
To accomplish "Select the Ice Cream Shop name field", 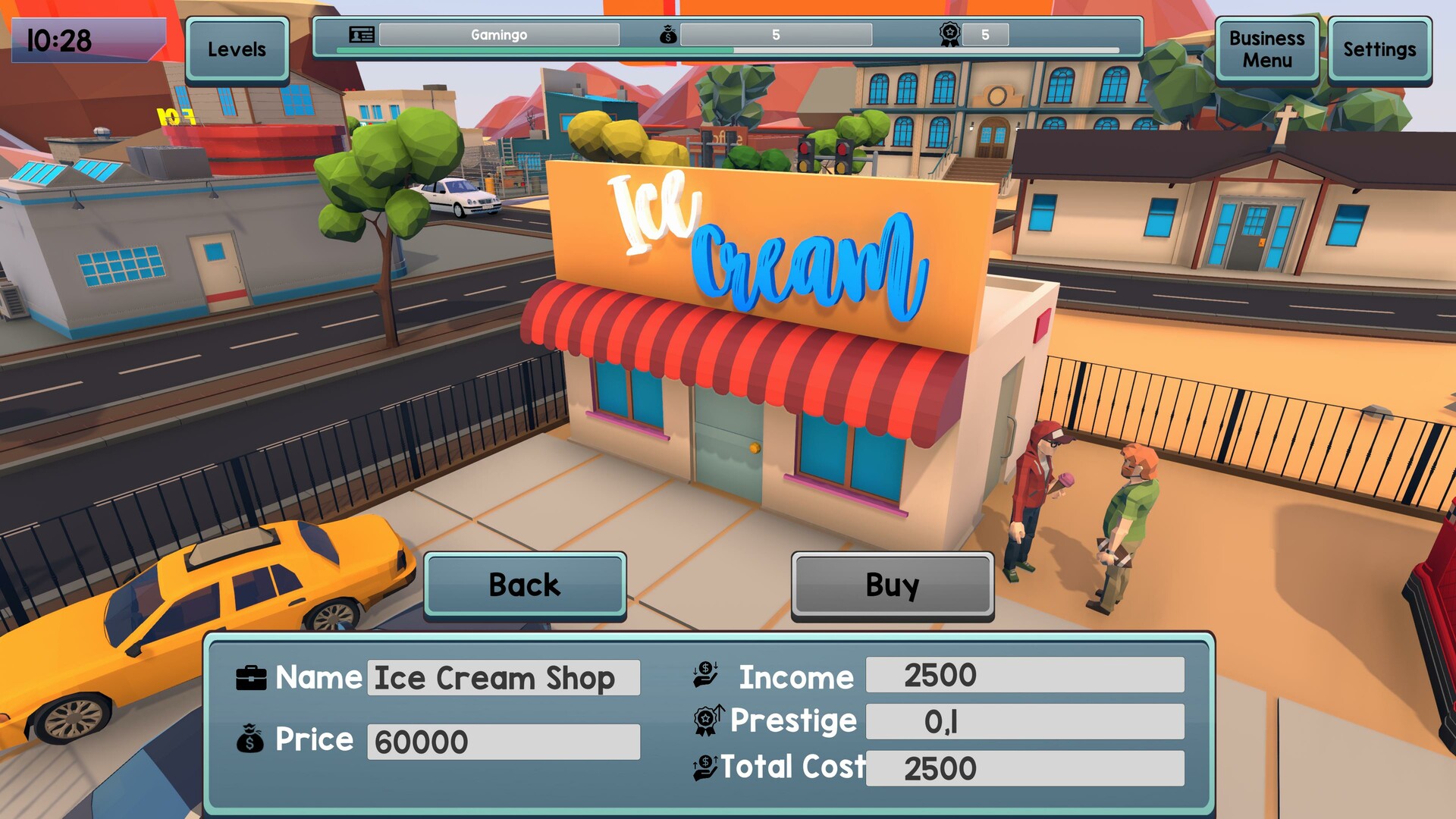I will (x=503, y=678).
